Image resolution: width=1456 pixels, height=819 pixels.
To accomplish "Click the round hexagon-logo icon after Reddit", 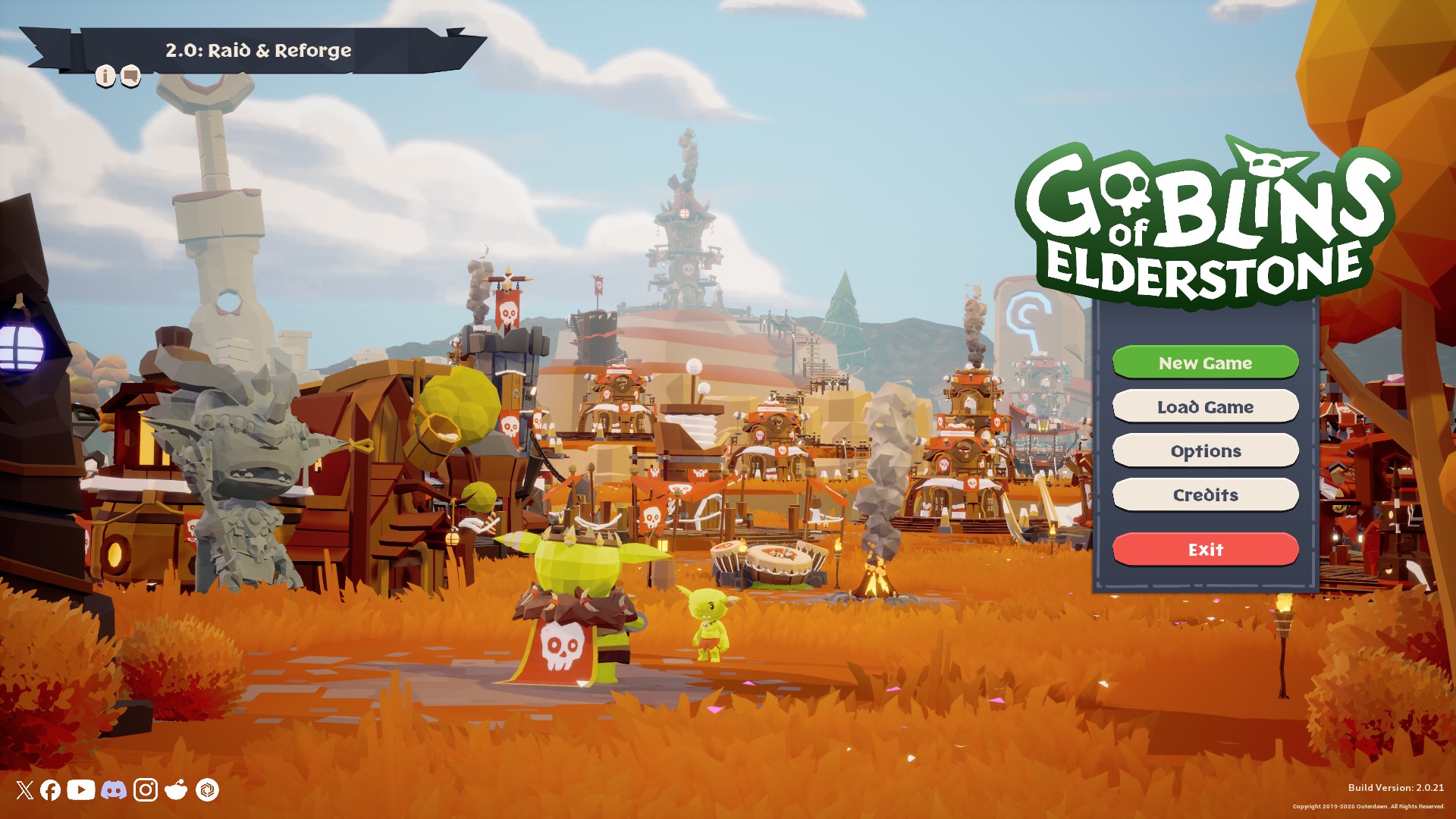I will [207, 790].
